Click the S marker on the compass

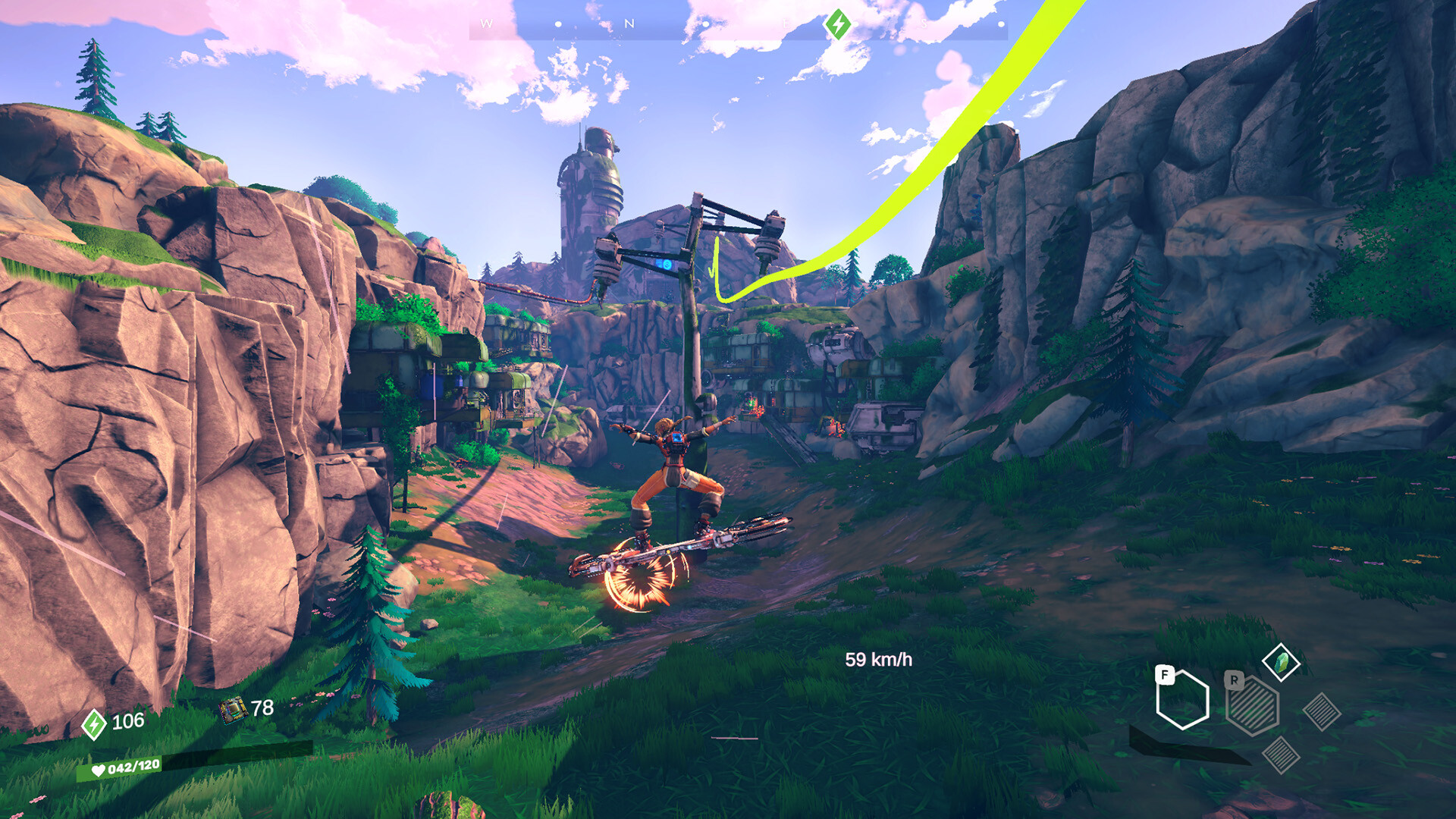click(924, 22)
